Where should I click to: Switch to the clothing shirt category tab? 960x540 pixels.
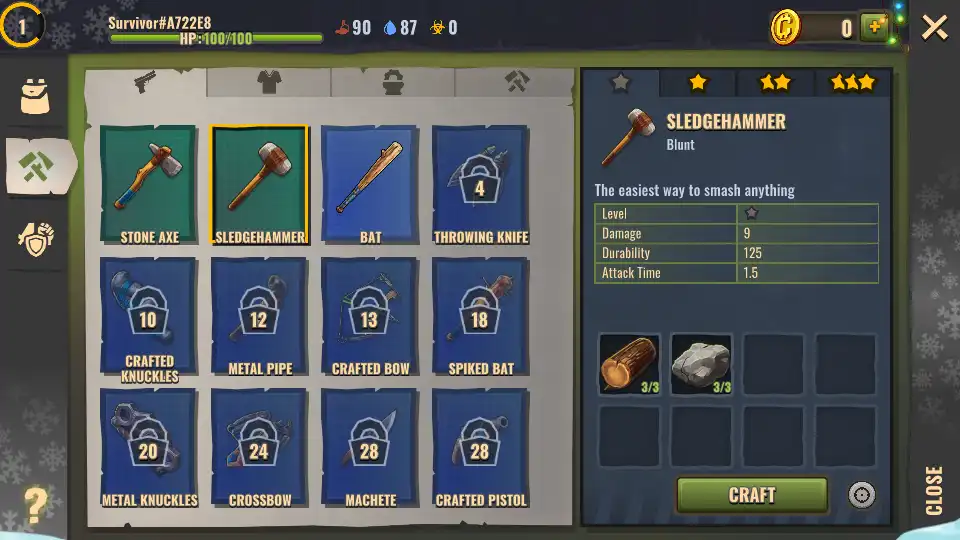[x=269, y=83]
